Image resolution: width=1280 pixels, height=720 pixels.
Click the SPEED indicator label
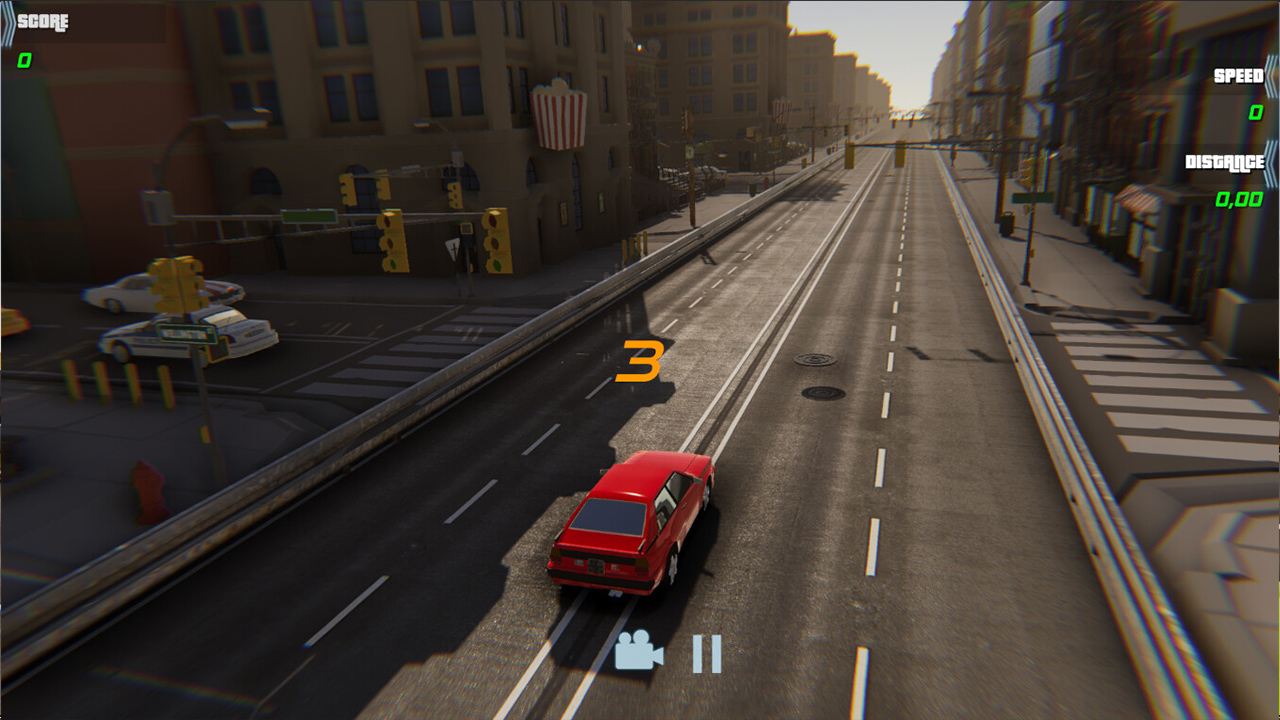click(1237, 77)
